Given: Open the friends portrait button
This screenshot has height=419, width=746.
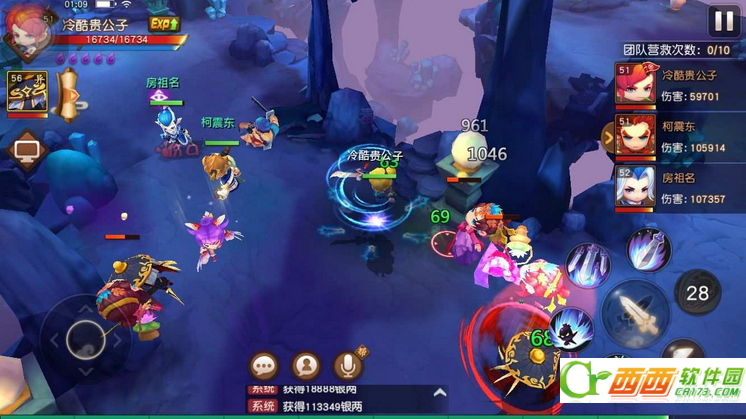Looking at the screenshot, I should [306, 366].
